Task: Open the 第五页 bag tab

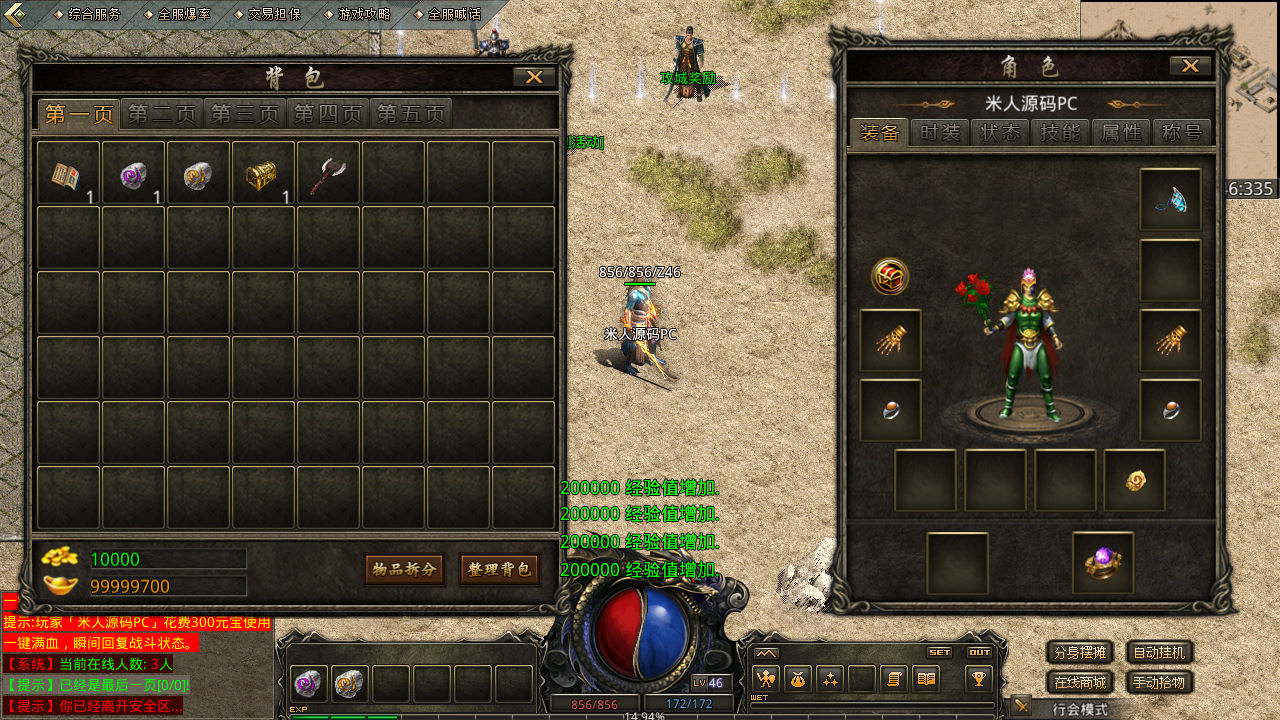Action: tap(410, 114)
